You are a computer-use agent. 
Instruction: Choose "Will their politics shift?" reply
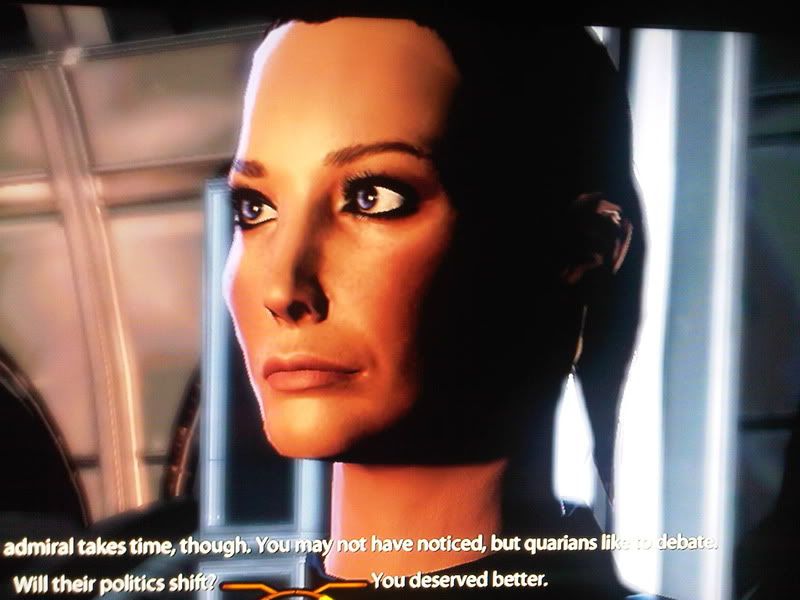point(115,580)
